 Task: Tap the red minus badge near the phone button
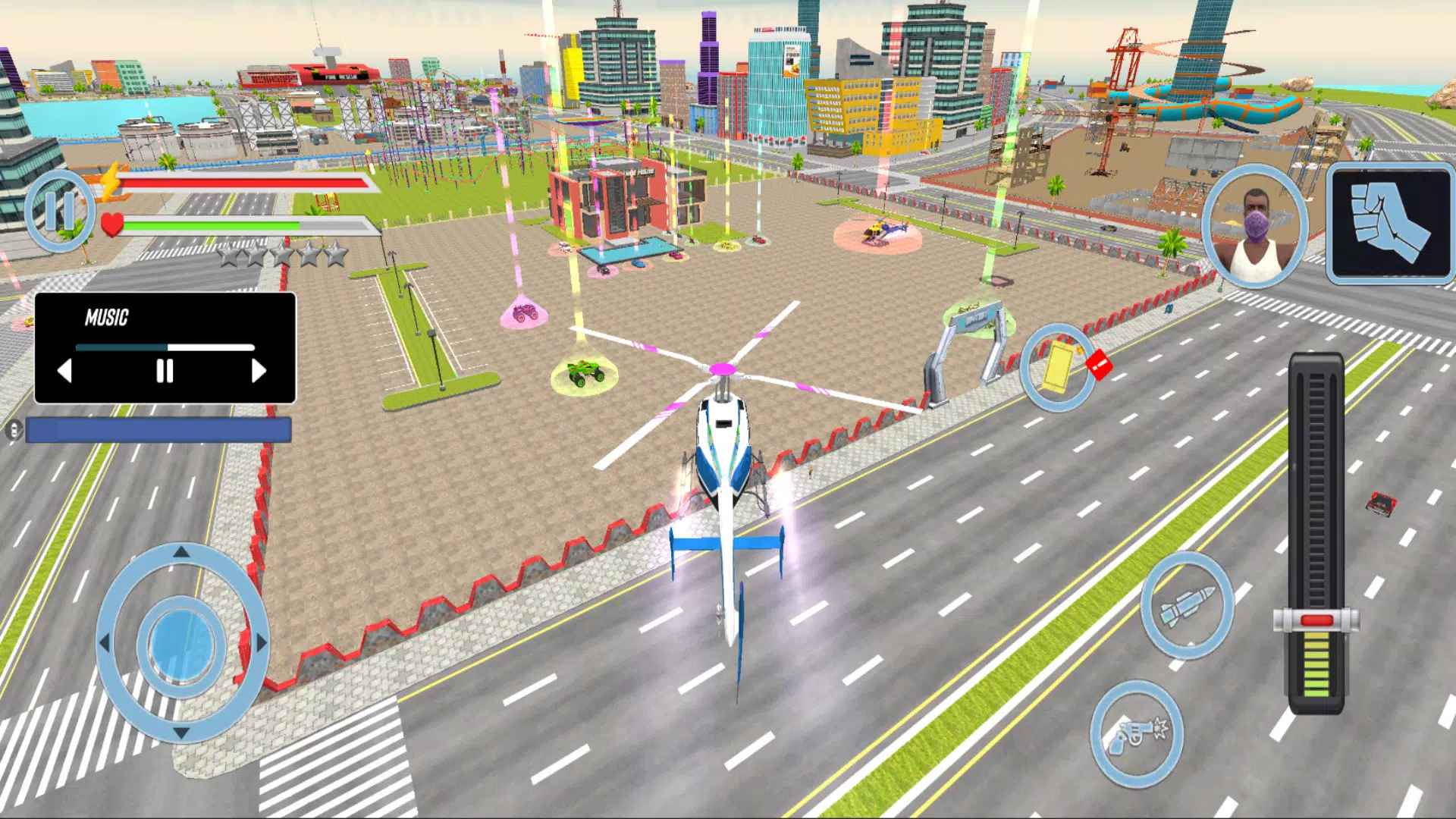click(x=1099, y=364)
